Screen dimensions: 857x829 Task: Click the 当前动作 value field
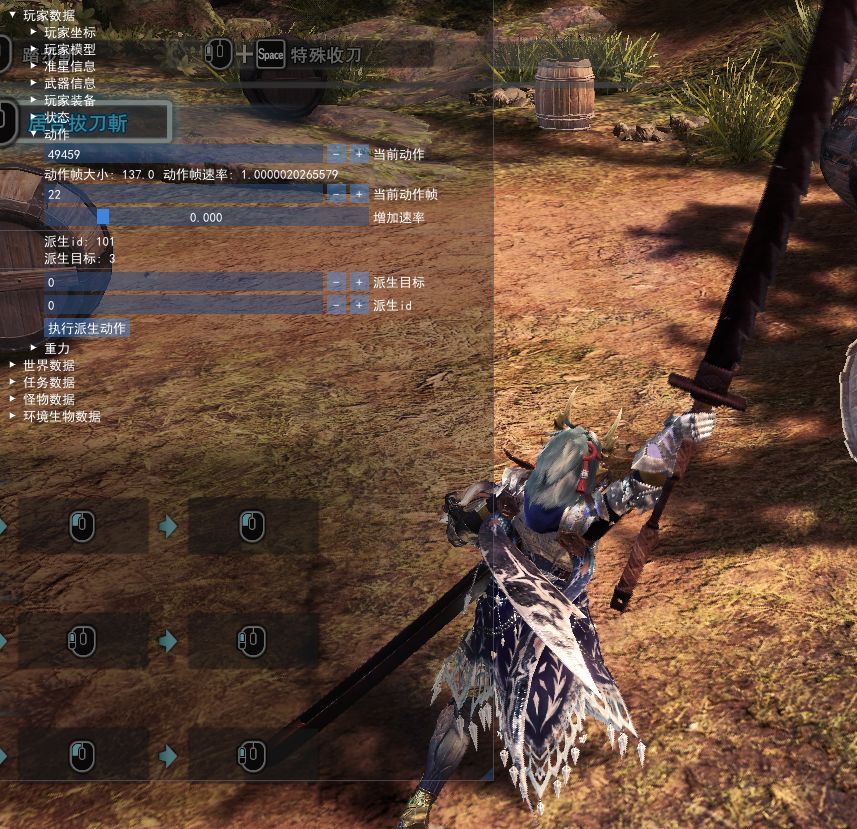coord(183,154)
